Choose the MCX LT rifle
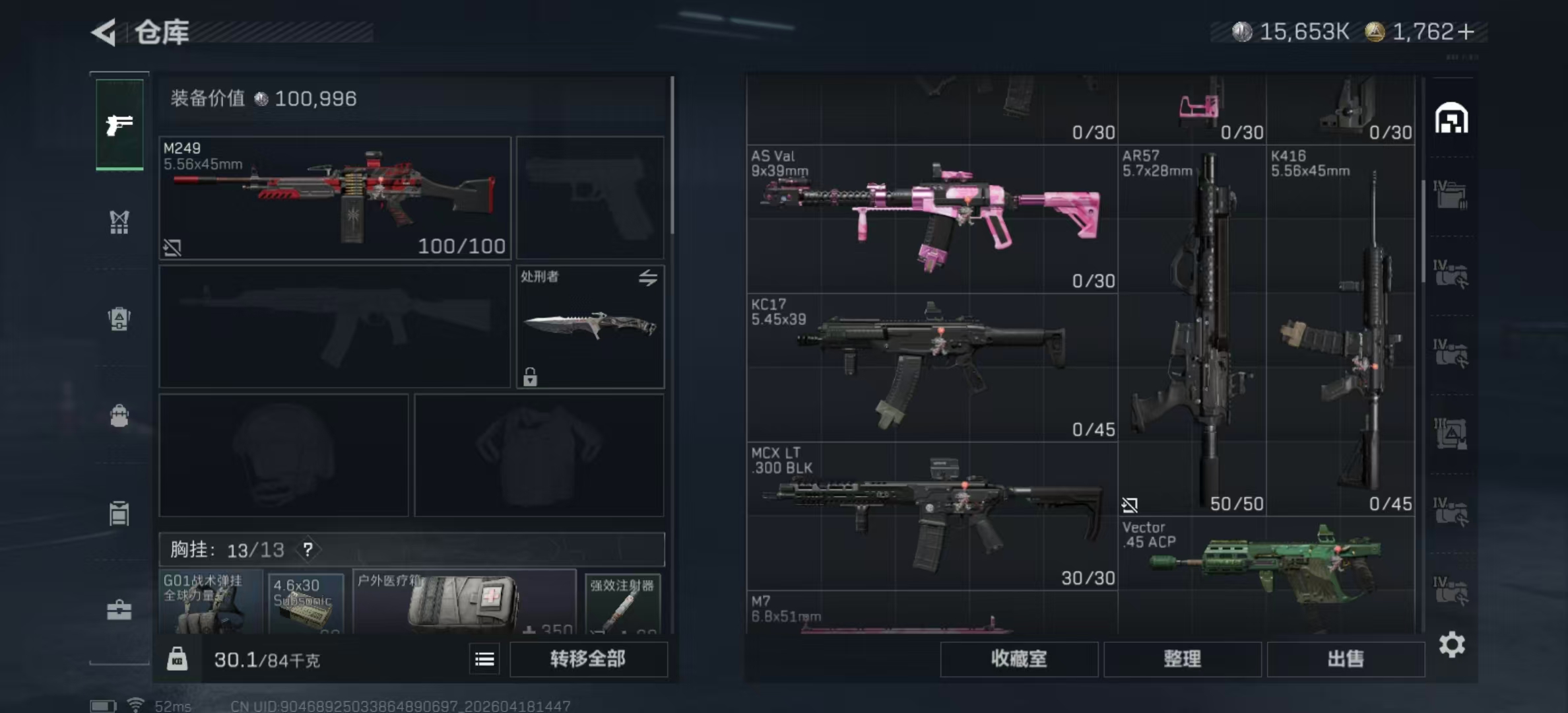 tap(932, 516)
